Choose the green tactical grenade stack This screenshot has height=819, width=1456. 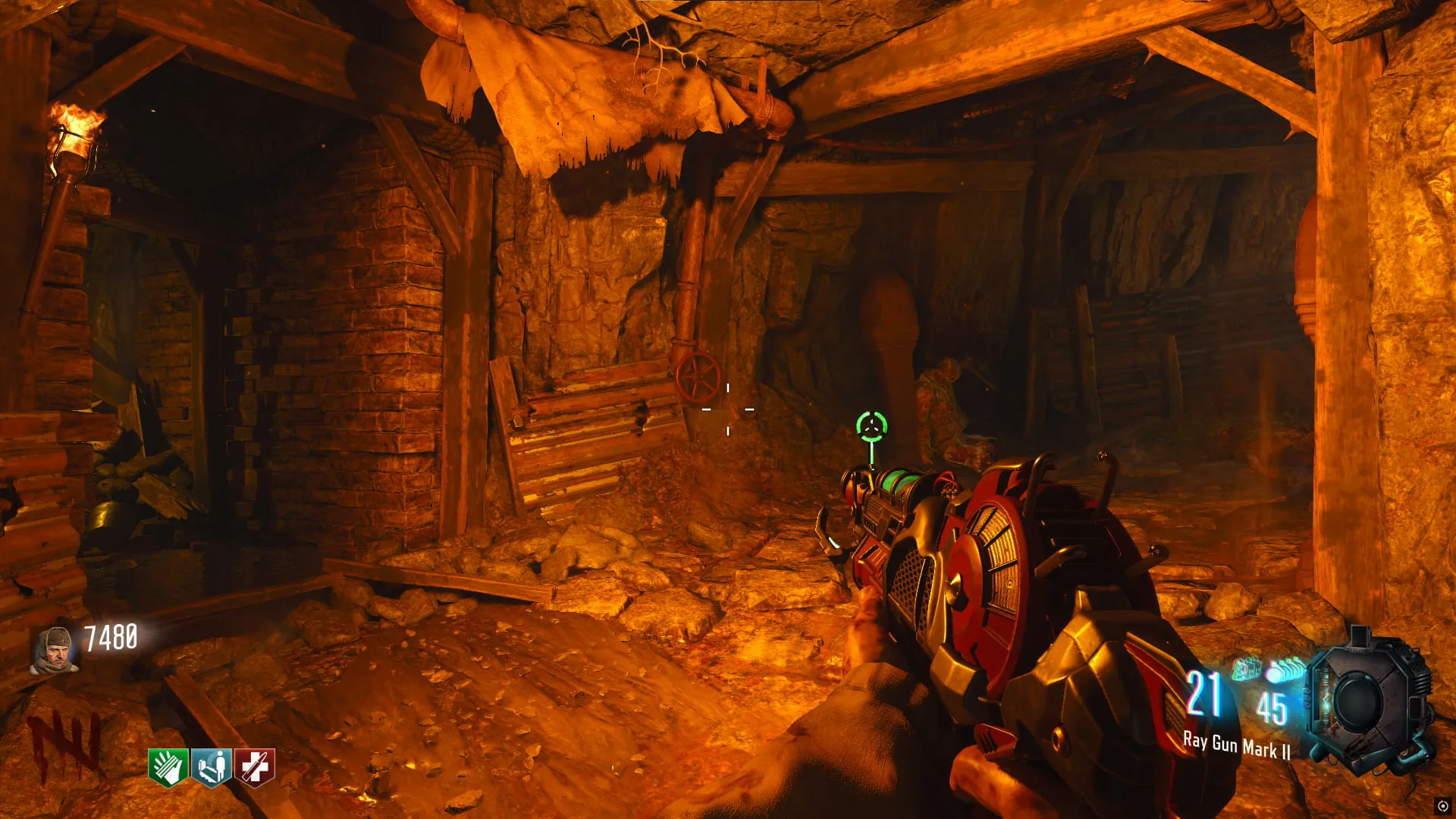[1246, 668]
